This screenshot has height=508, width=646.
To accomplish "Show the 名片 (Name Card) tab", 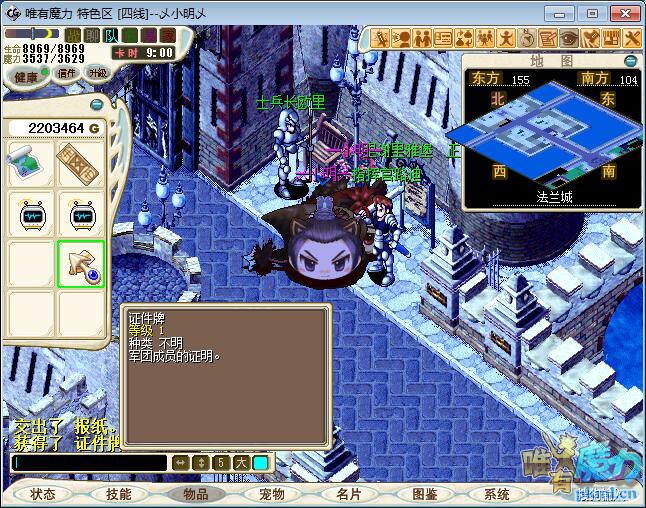I will click(348, 494).
